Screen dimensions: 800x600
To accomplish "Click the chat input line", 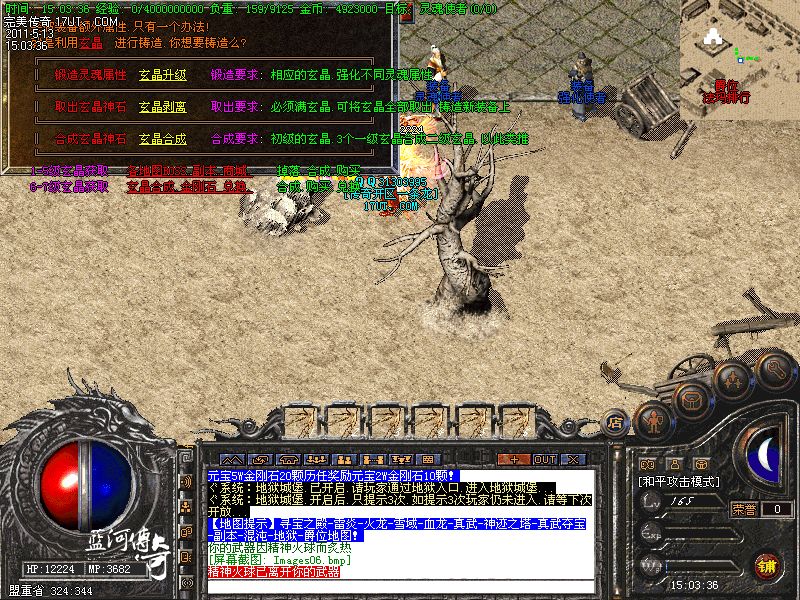I will click(400, 584).
